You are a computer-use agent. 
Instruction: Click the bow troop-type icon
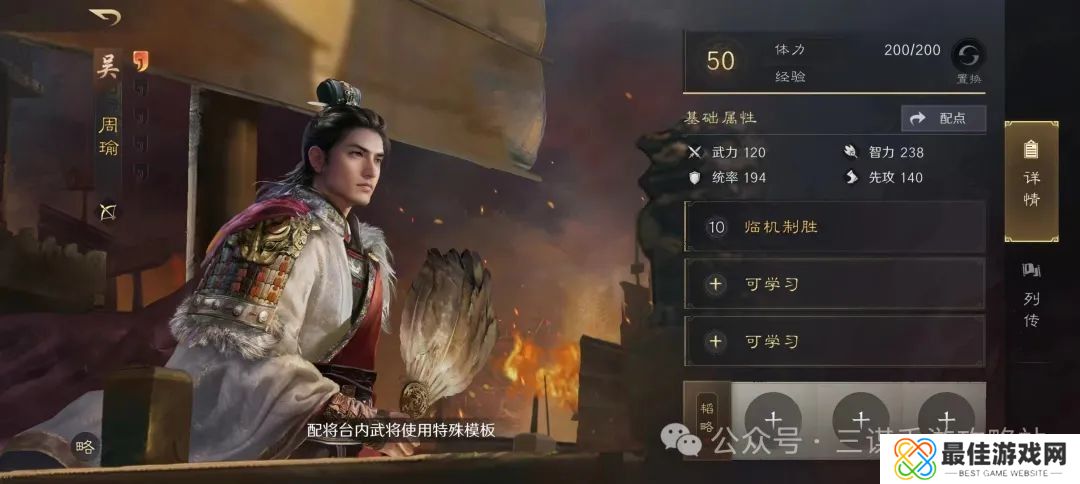pyautogui.click(x=107, y=211)
